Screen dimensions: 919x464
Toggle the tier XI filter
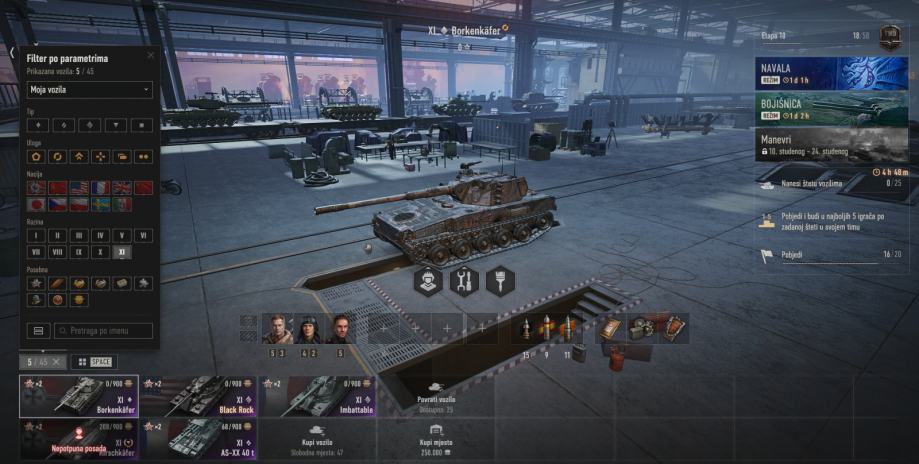[122, 252]
